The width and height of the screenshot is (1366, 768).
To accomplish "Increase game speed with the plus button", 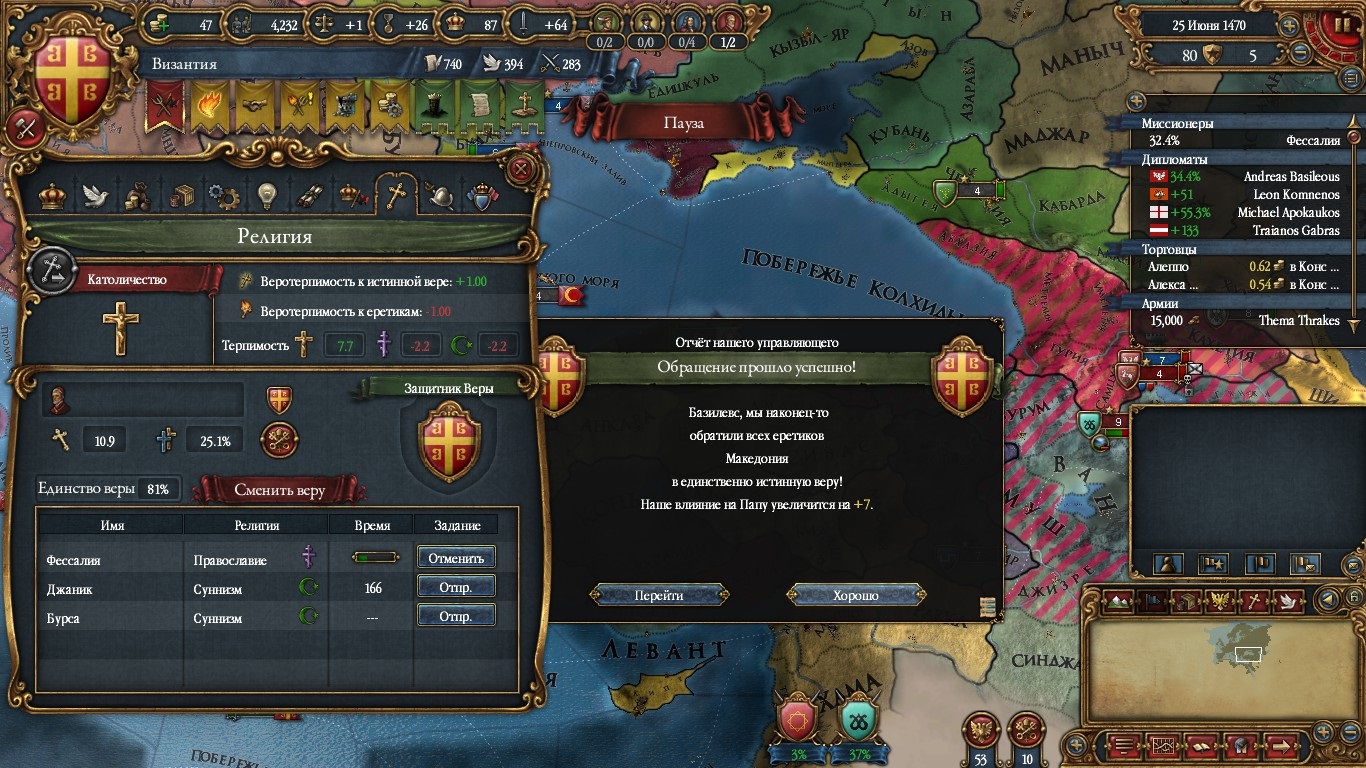I will 1290,26.
